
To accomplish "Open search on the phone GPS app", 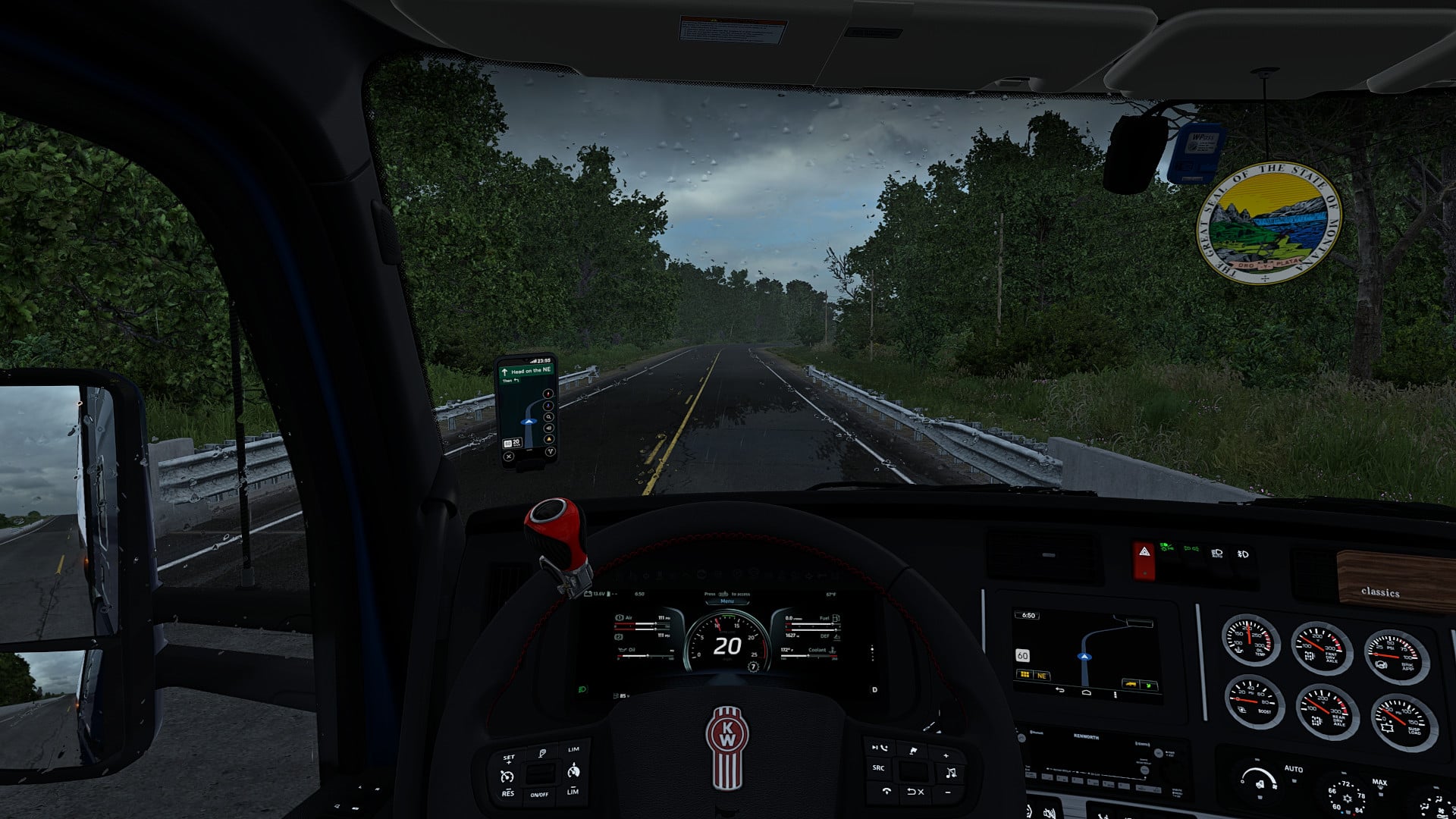I will (x=548, y=418).
